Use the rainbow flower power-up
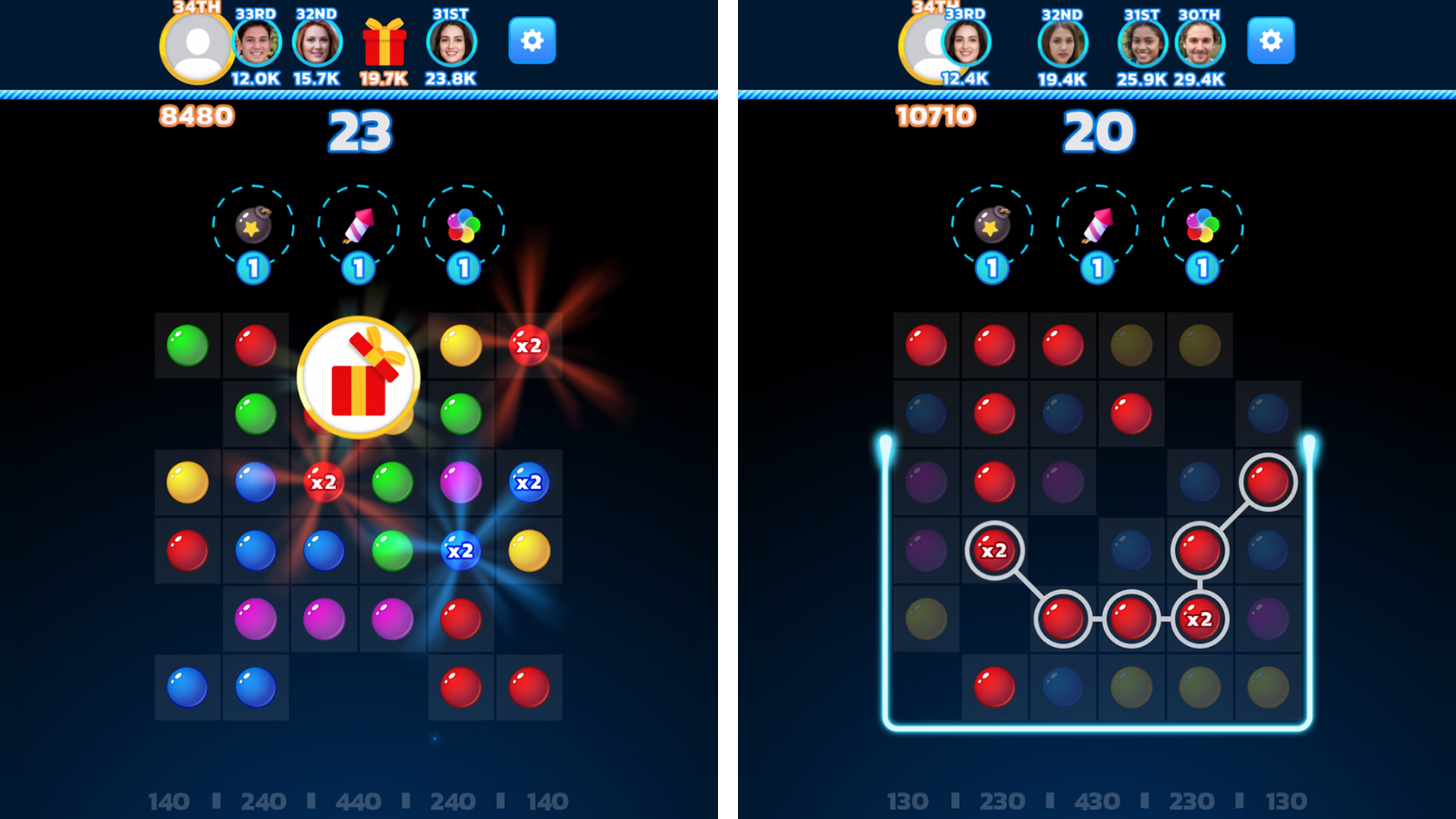Viewport: 1456px width, 819px height. (x=461, y=225)
